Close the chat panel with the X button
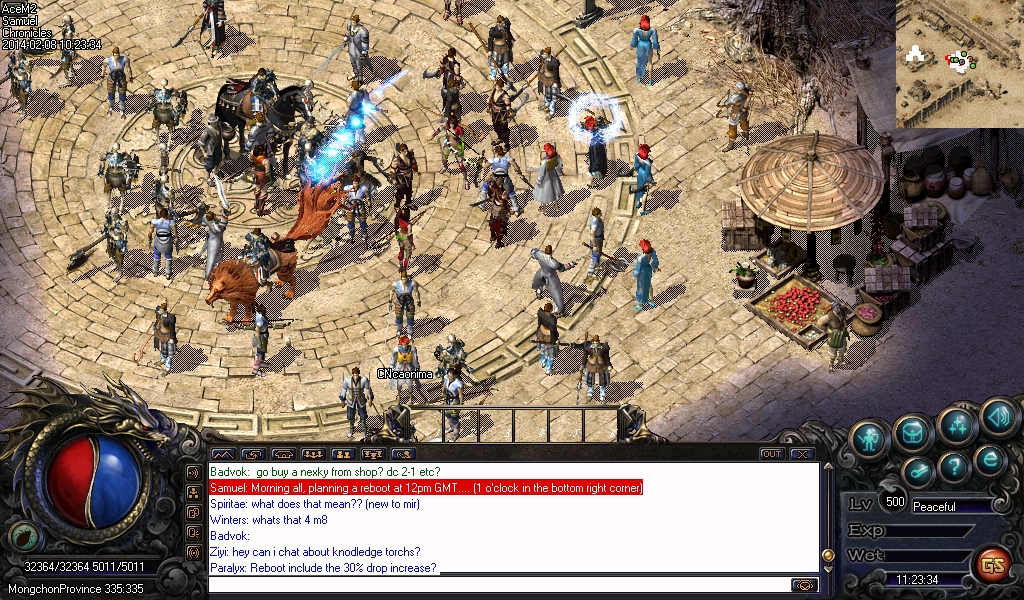This screenshot has height=600, width=1024. [x=801, y=454]
